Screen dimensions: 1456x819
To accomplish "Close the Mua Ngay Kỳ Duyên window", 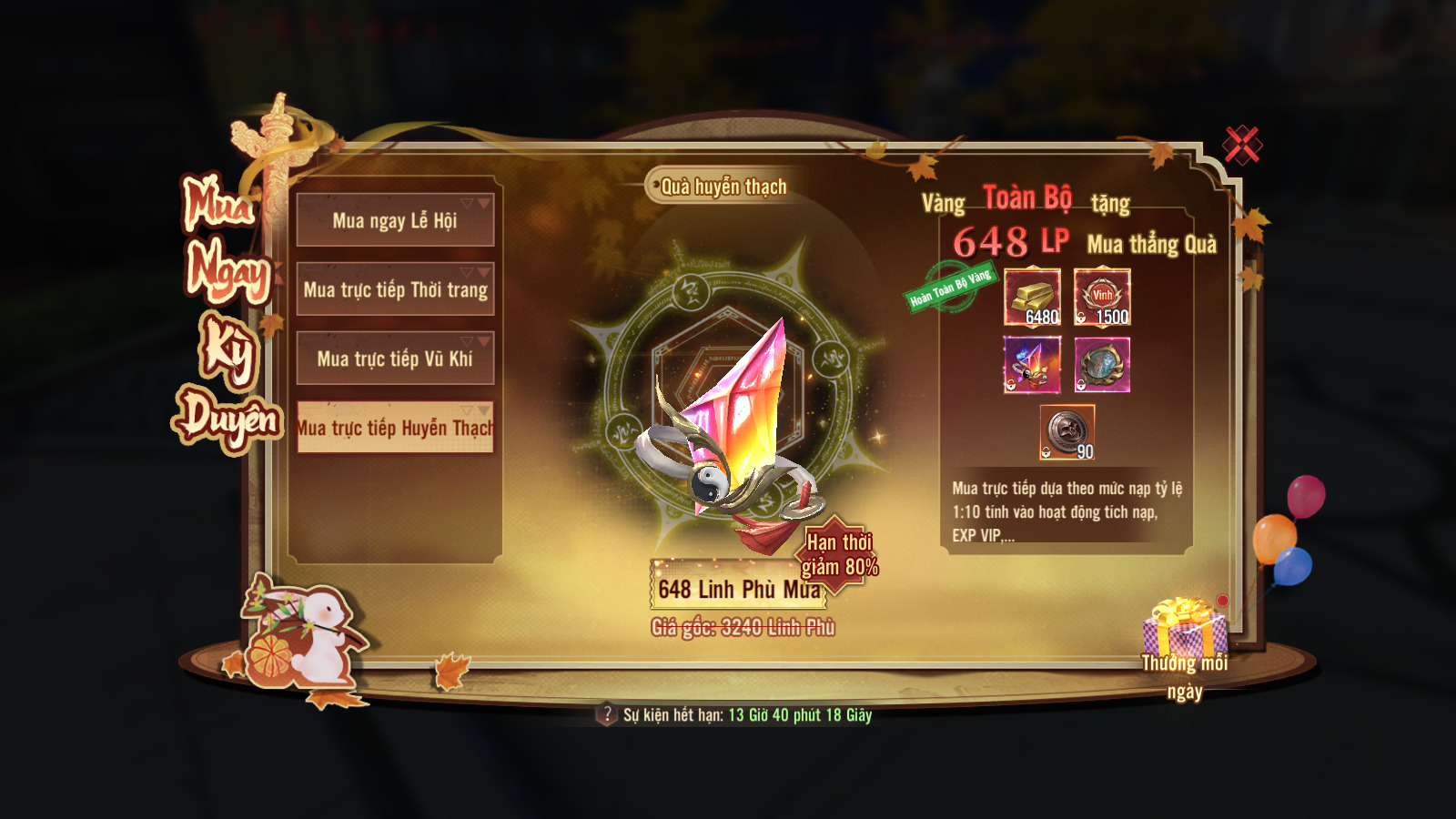I will tap(1241, 145).
